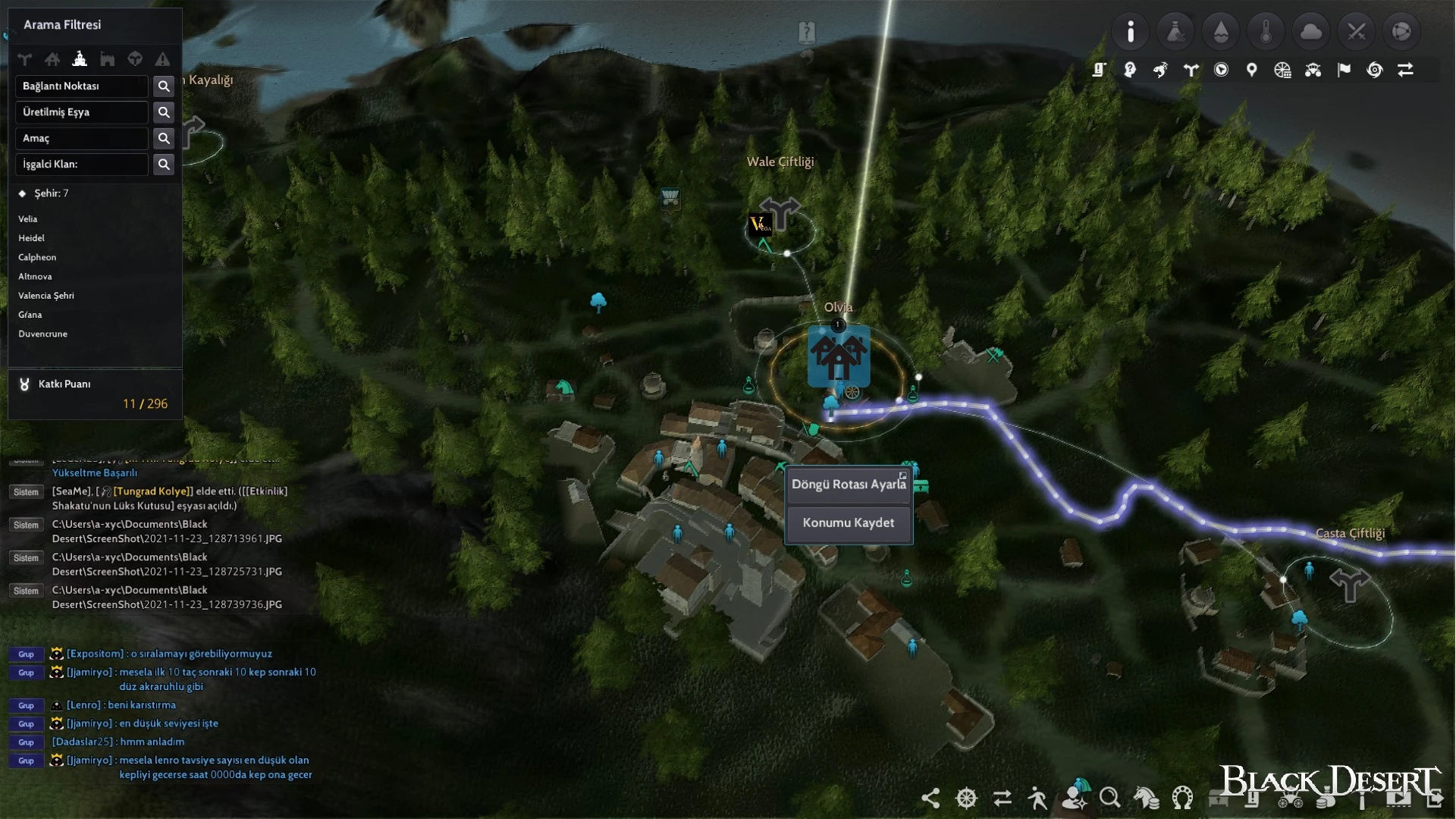This screenshot has height=819, width=1456.
Task: Click the Amaç search field
Action: coord(82,139)
